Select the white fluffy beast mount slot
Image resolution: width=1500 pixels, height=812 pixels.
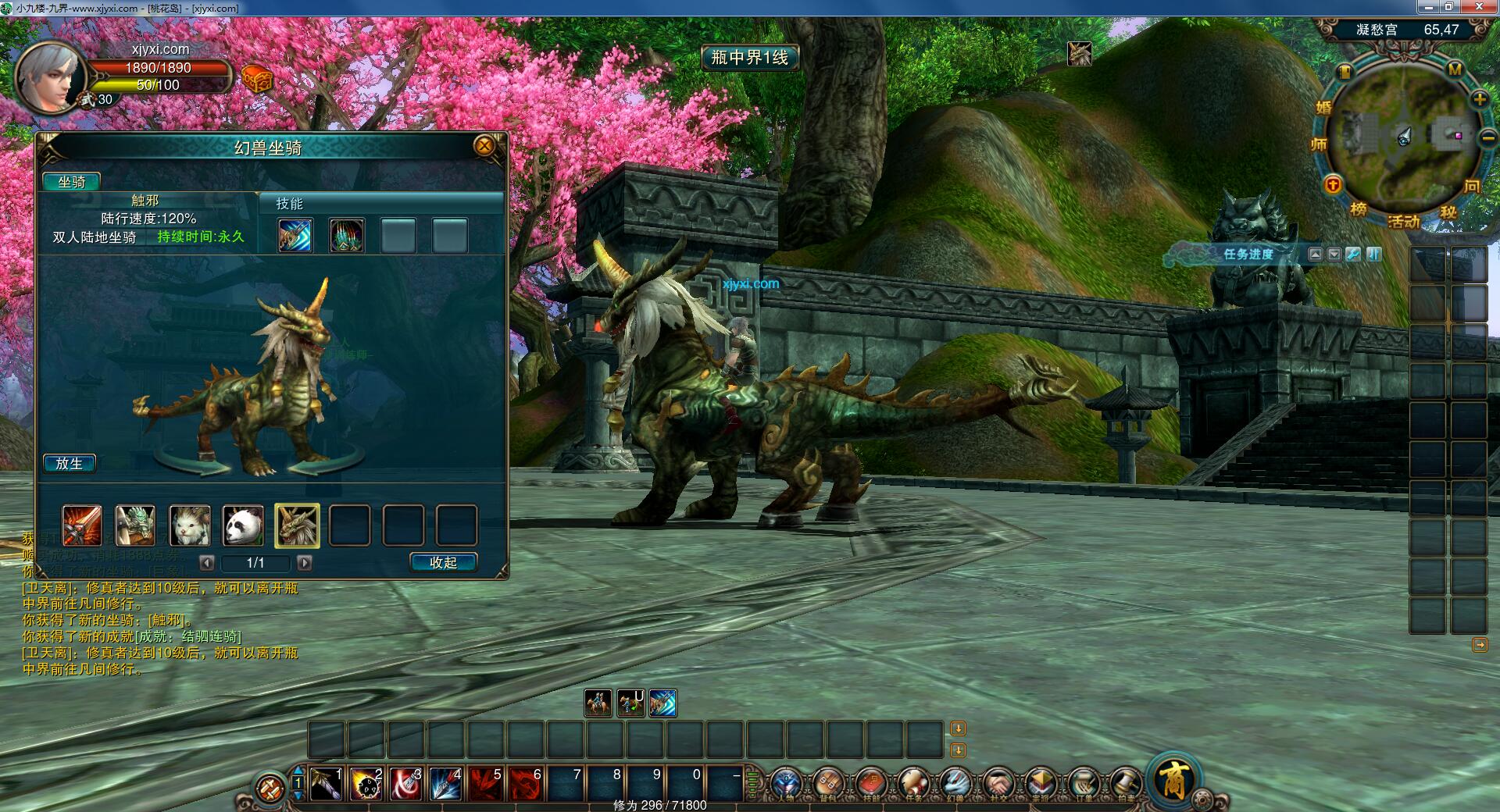pos(190,525)
